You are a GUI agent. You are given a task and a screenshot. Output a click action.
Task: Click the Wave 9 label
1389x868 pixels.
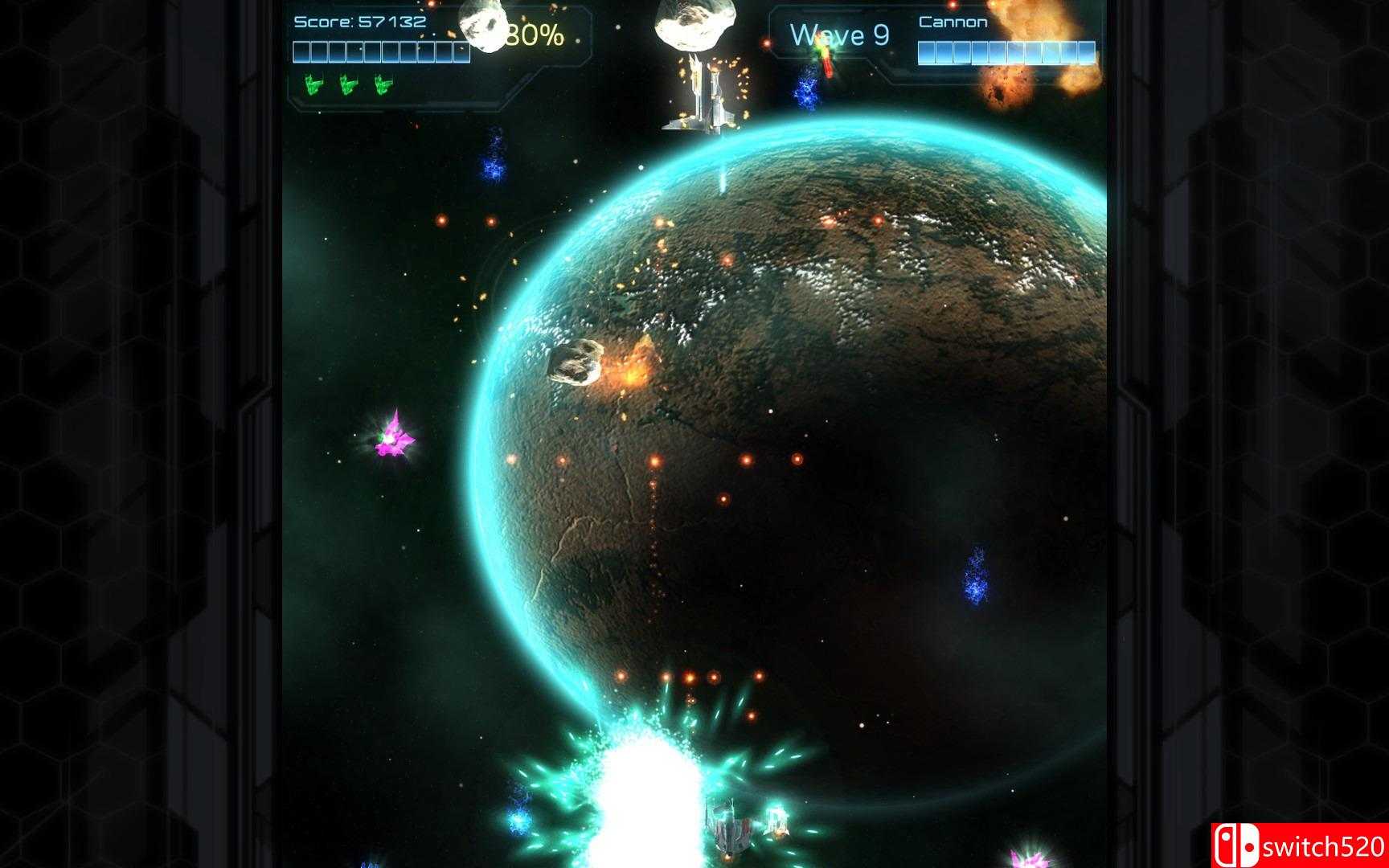[839, 34]
